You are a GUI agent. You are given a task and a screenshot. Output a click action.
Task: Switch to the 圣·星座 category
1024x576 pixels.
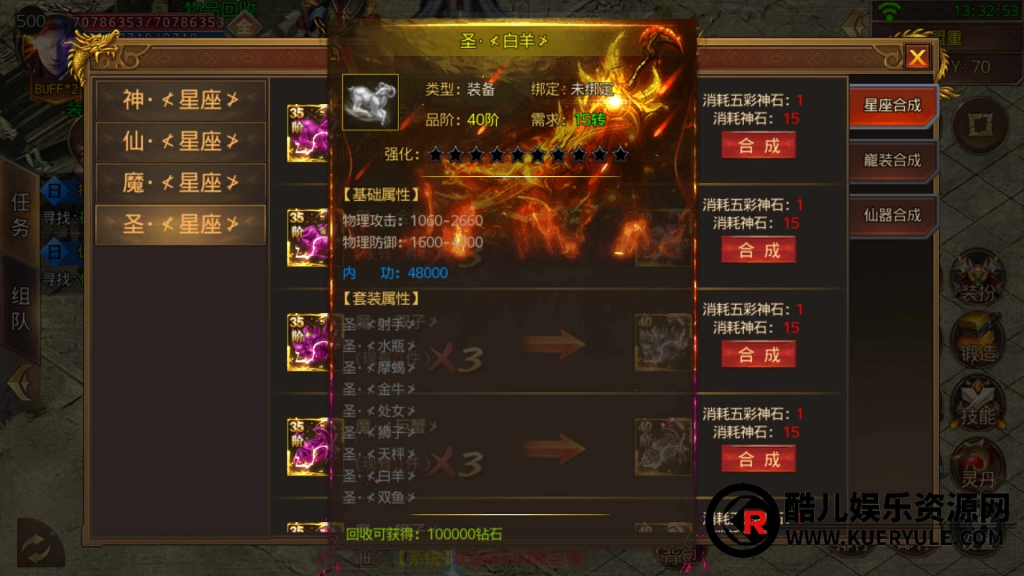click(x=180, y=225)
